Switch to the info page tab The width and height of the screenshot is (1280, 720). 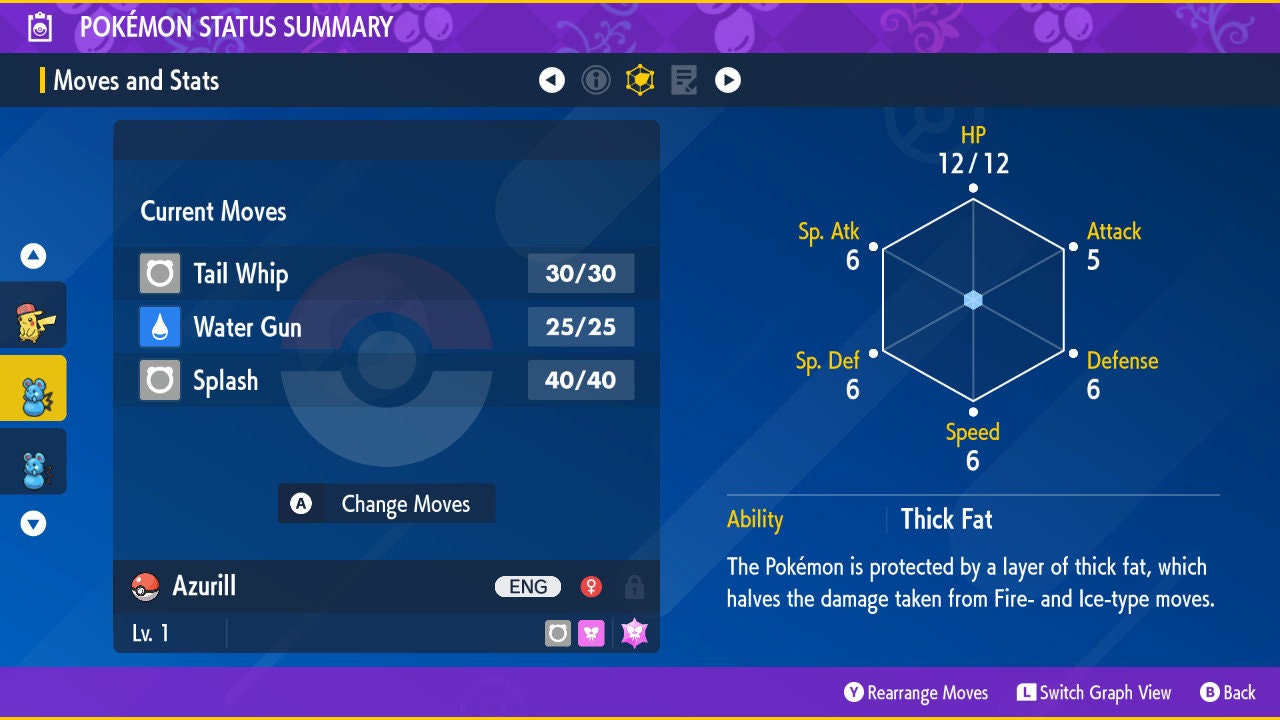596,80
